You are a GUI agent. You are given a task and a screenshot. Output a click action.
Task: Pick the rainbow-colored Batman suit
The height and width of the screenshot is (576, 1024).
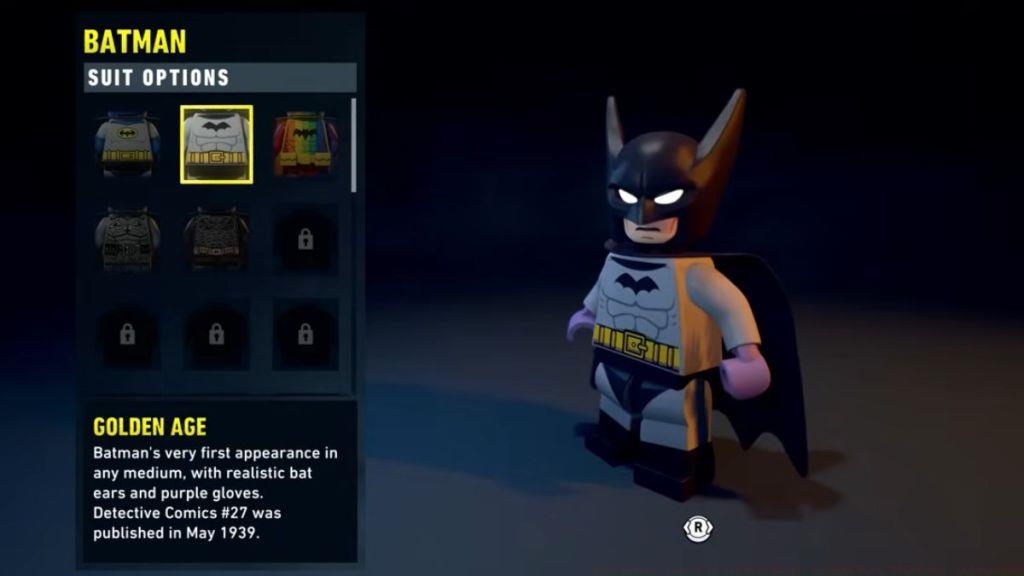click(305, 144)
